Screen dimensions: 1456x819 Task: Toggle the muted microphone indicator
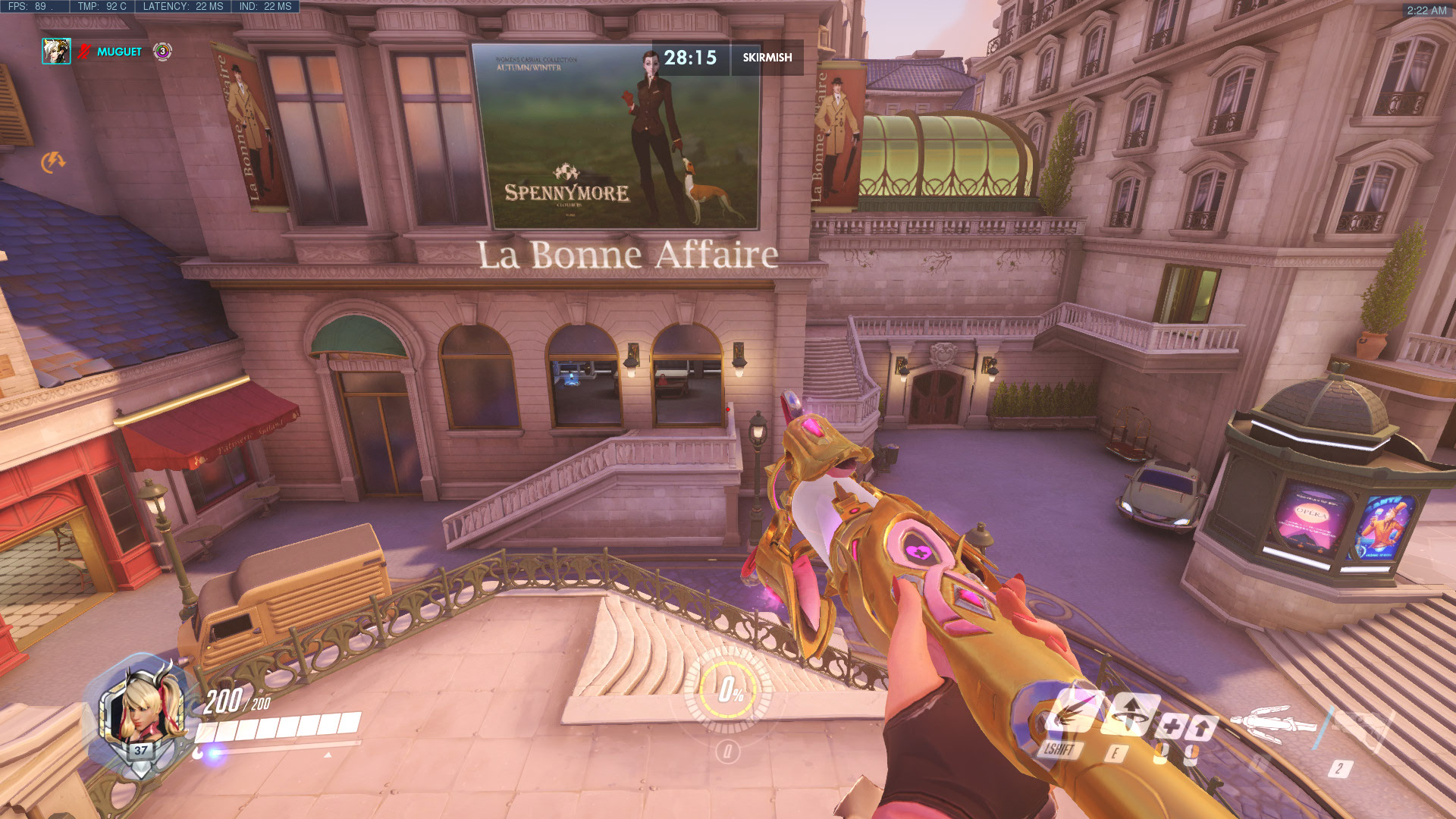pyautogui.click(x=83, y=50)
